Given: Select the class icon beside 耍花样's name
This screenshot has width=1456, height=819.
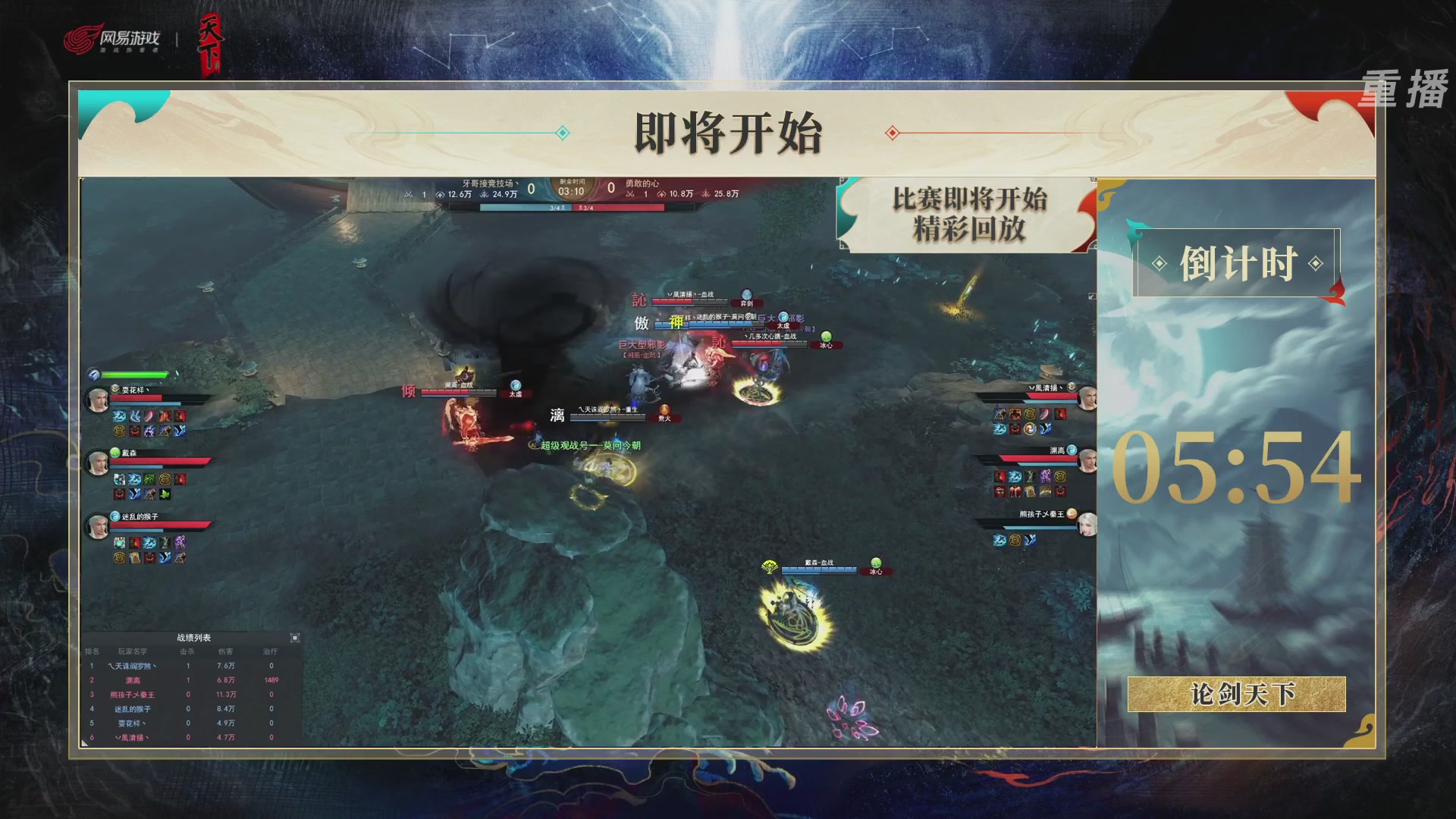Looking at the screenshot, I should (115, 388).
